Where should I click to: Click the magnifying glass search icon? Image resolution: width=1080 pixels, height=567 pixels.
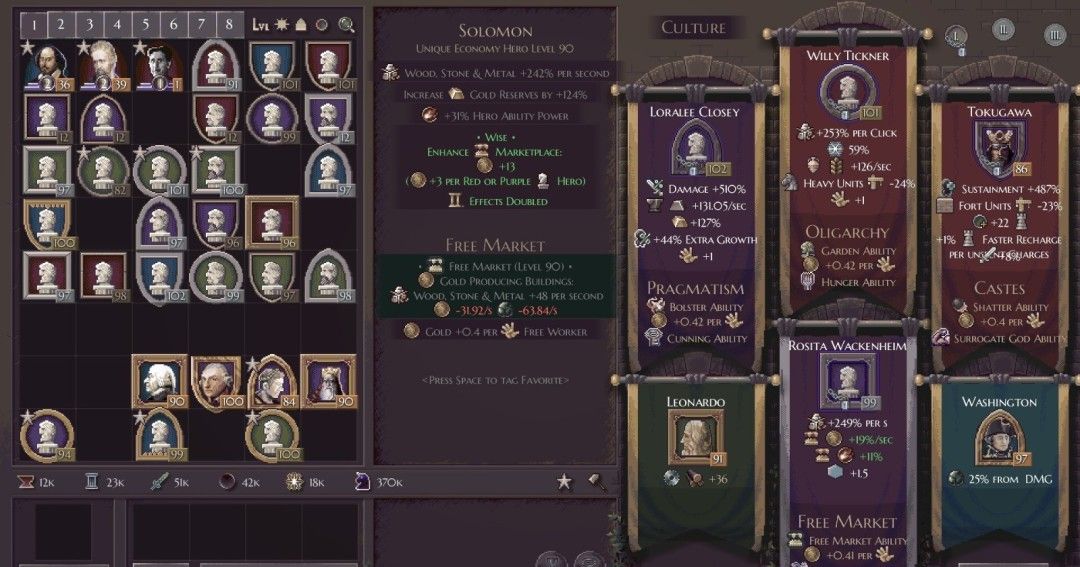tap(347, 24)
